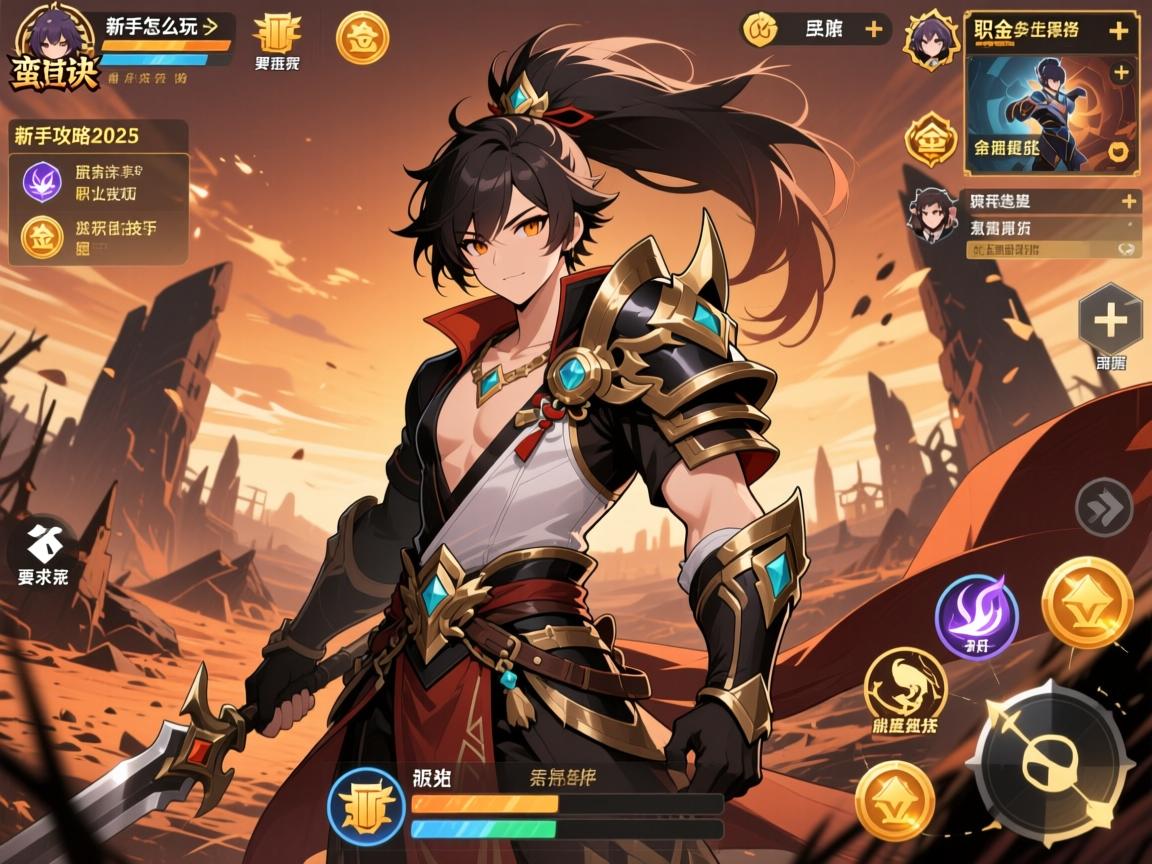Activate the purple flame skill
Viewport: 1152px width, 864px height.
coord(976,617)
